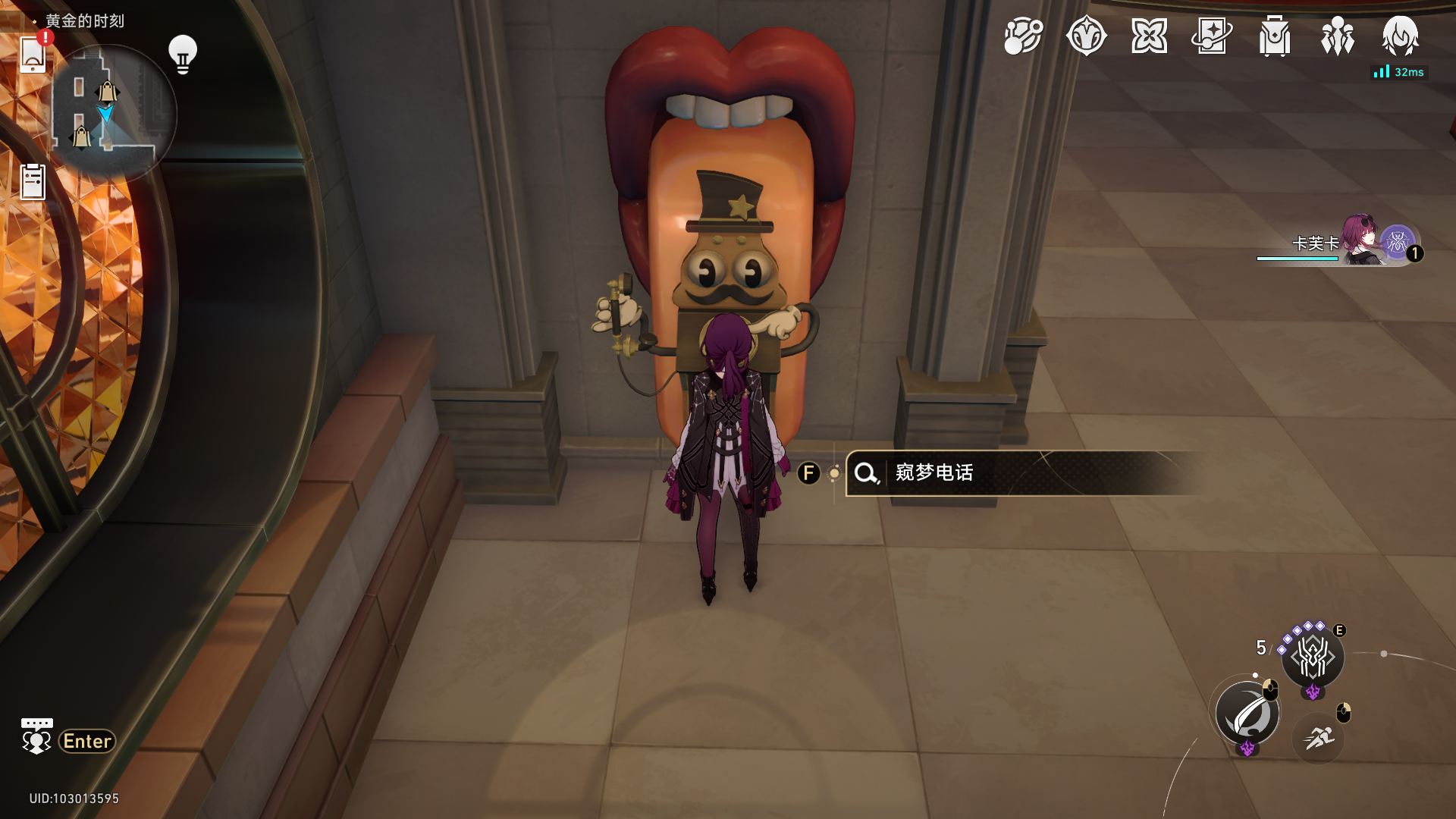This screenshot has height=819, width=1456.
Task: Activate the spider-web technique skill icon
Action: point(1313,657)
